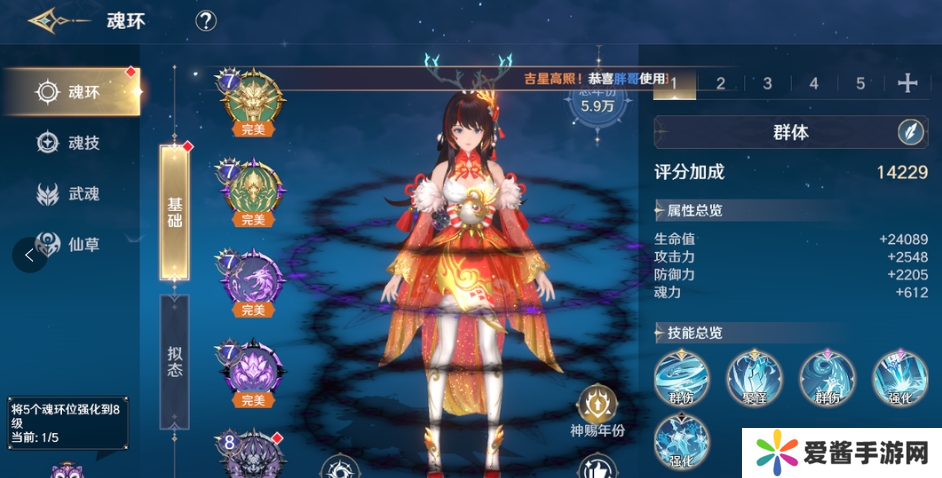The height and width of the screenshot is (478, 942).
Task: Select the 聚怪 skill icon
Action: coord(753,379)
